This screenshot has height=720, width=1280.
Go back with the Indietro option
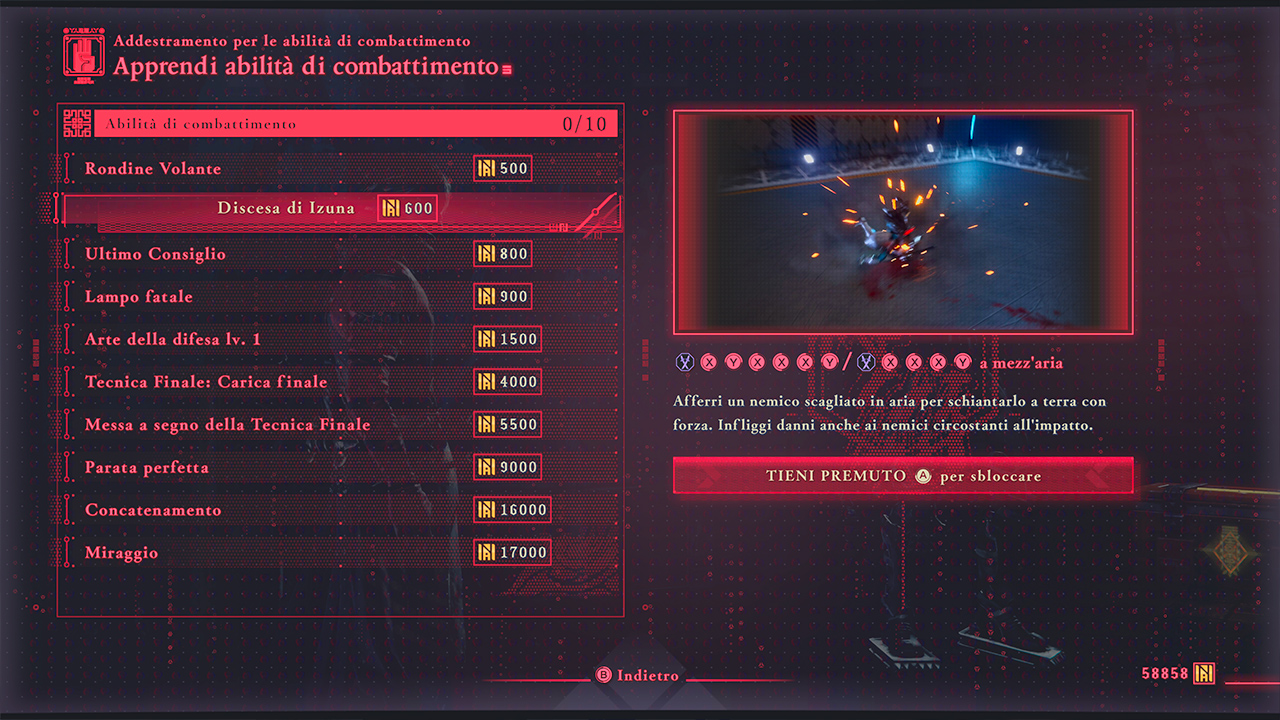tap(638, 676)
